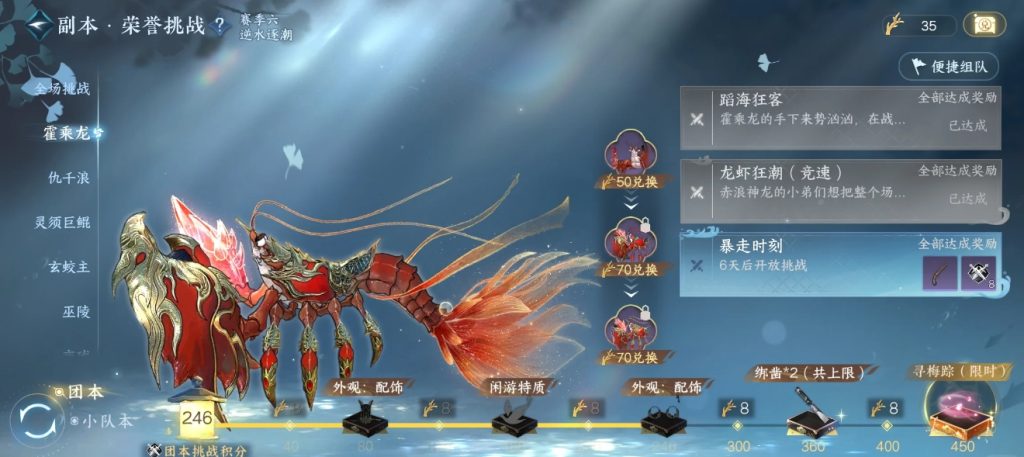This screenshot has width=1024, height=457.
Task: Select the 巫陵 boss entry
Action: [x=76, y=312]
